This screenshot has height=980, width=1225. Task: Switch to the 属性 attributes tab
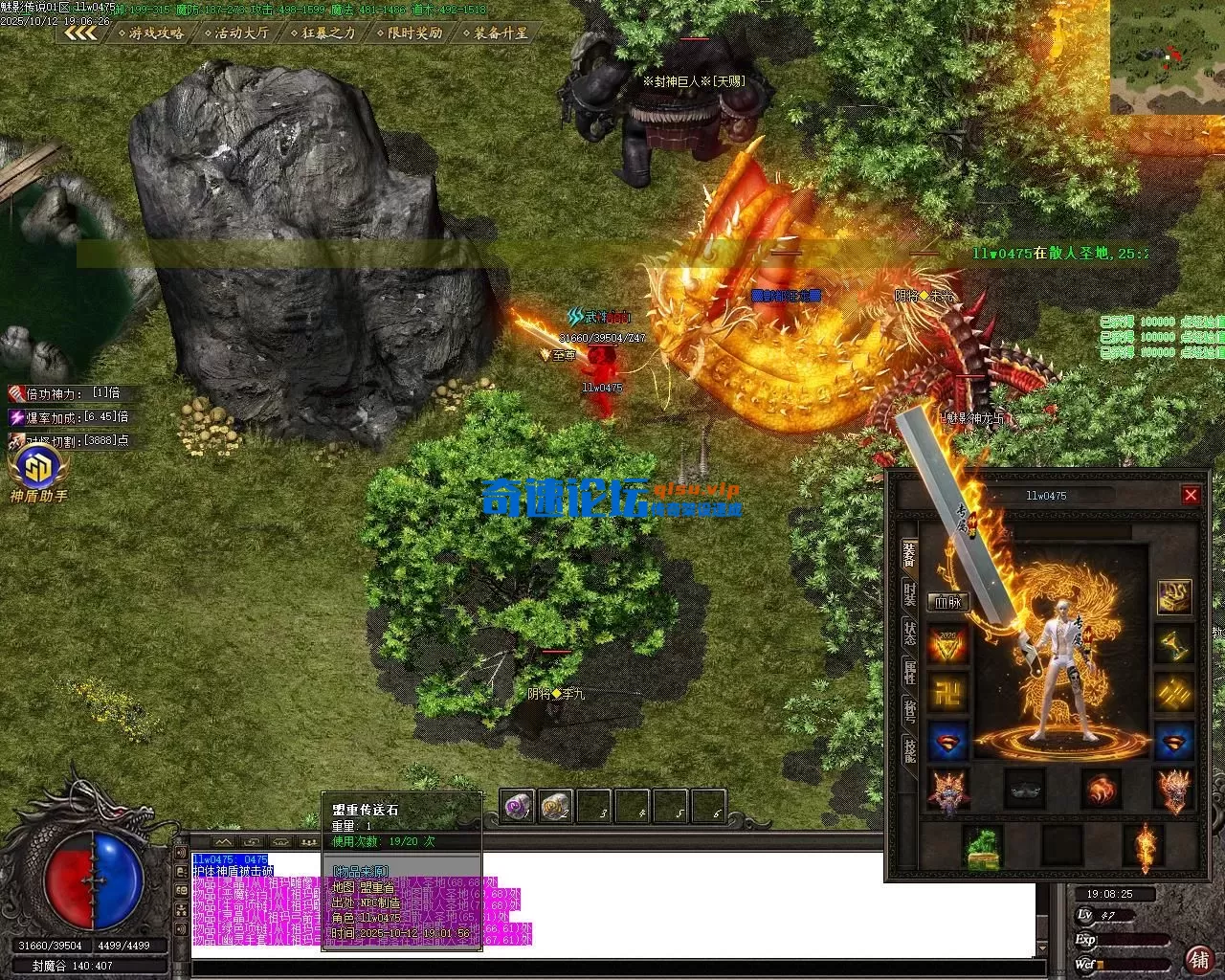click(x=909, y=671)
